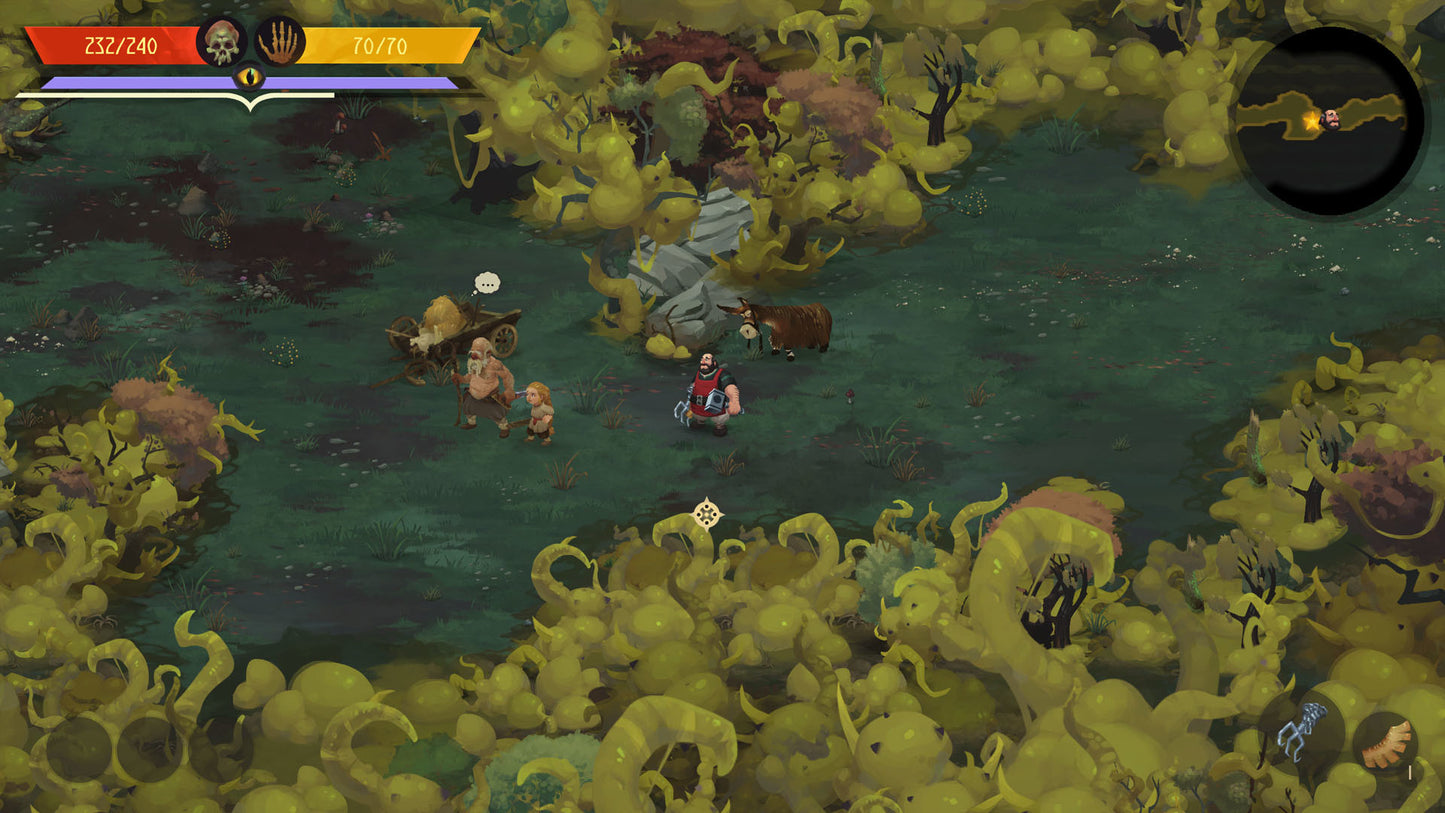Click the green skull icon beside health

click(222, 42)
